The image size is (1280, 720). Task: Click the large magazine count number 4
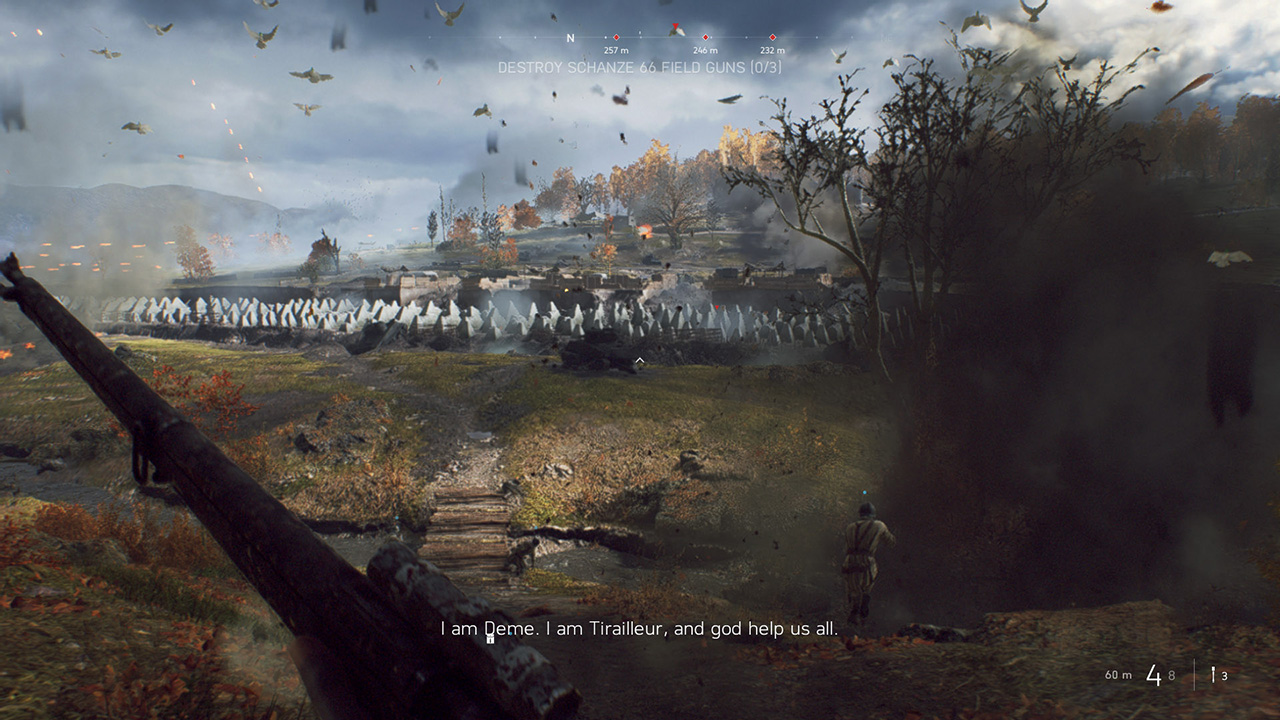click(1154, 674)
